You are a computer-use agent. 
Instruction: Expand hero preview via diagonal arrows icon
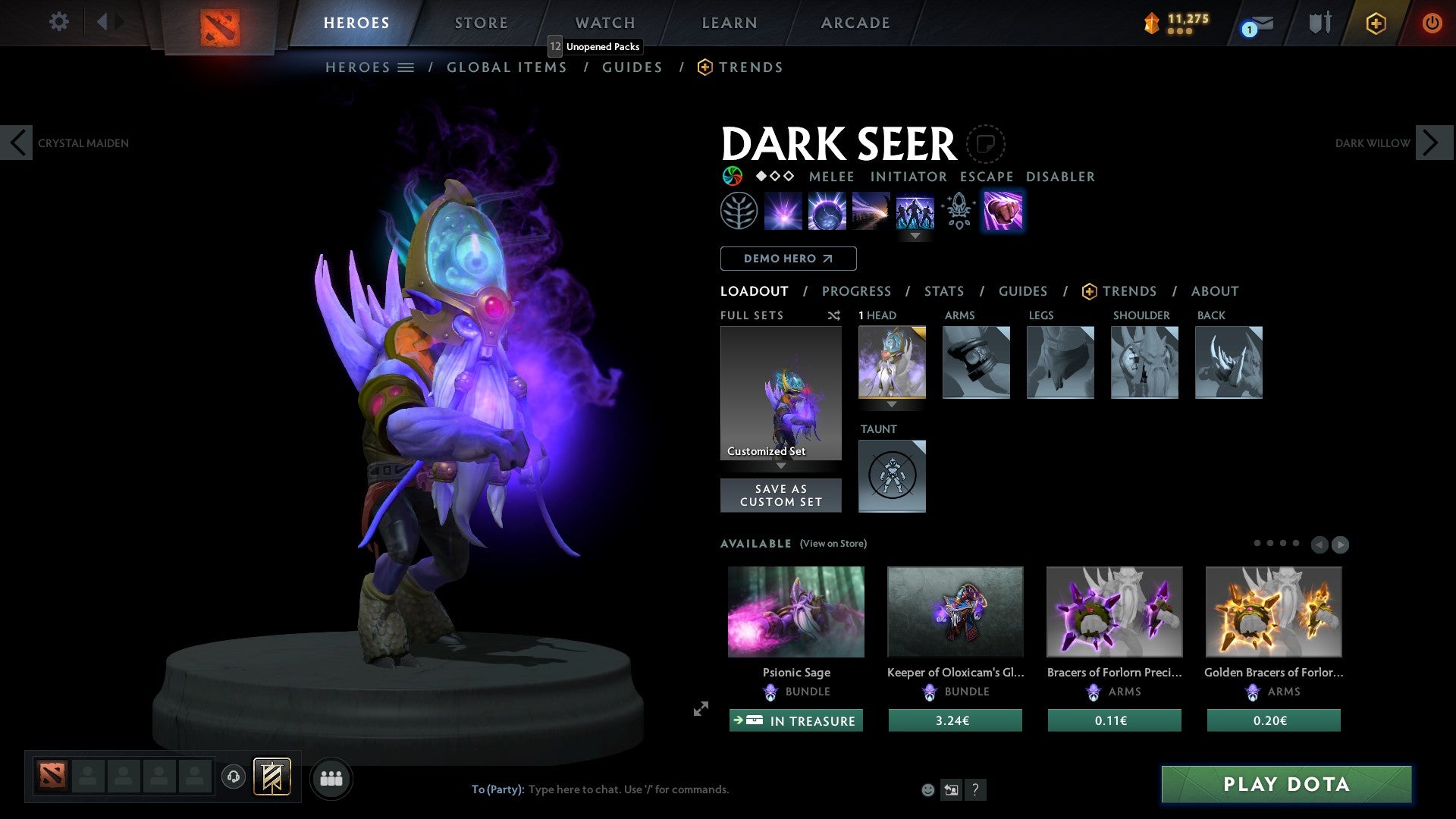pyautogui.click(x=700, y=709)
